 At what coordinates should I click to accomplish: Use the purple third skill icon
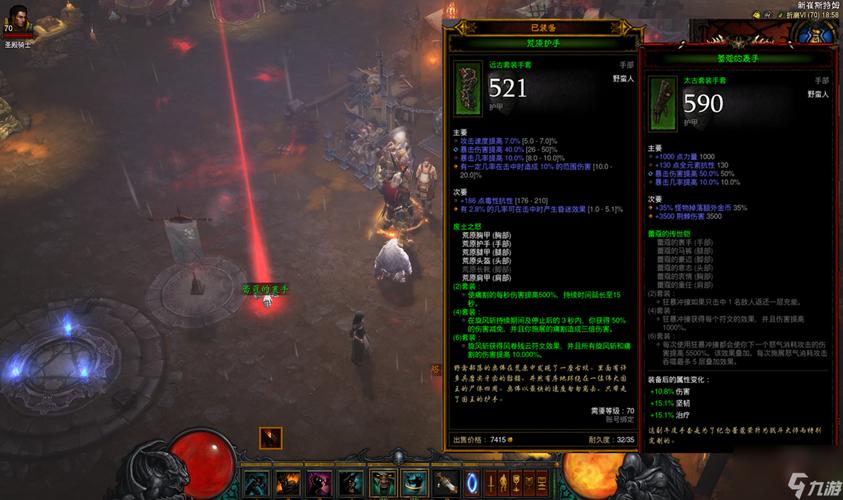pos(319,483)
